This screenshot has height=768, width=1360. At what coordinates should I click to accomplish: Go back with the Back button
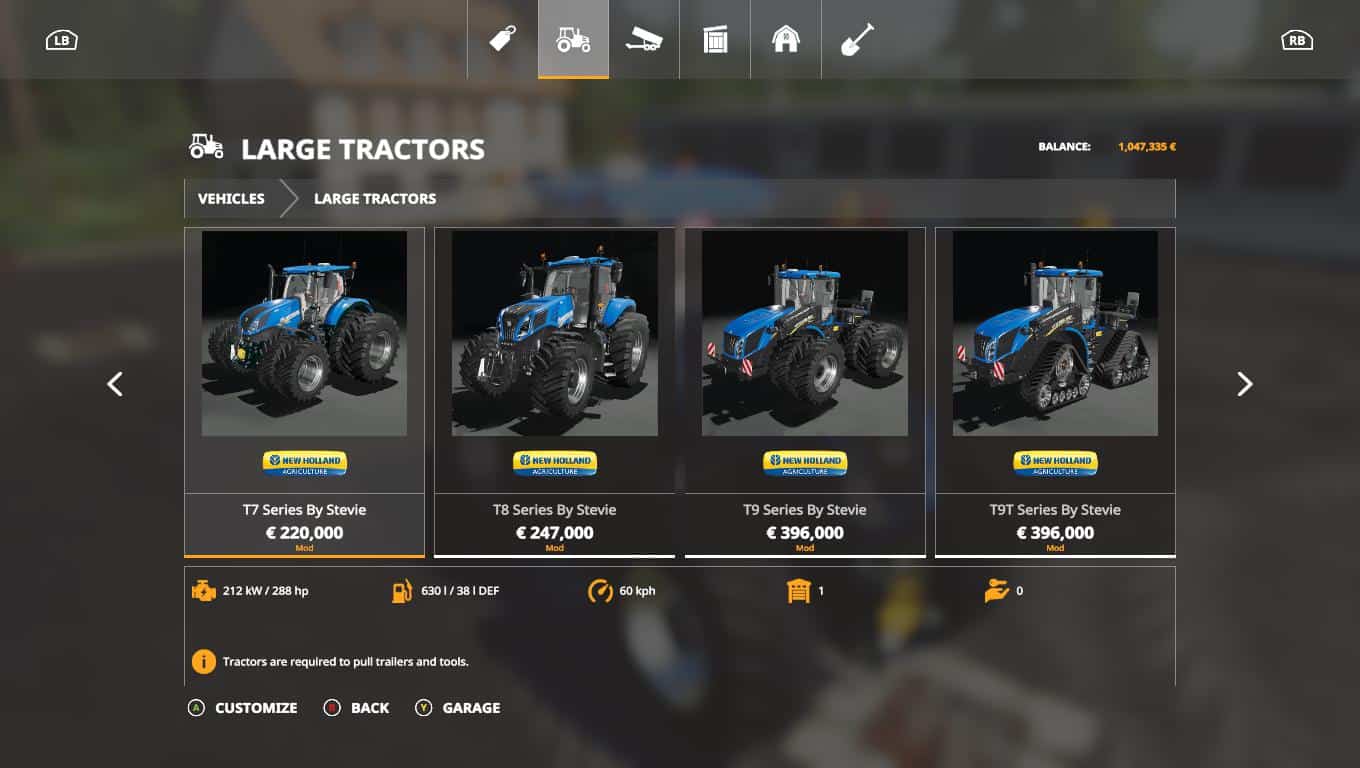pos(357,707)
